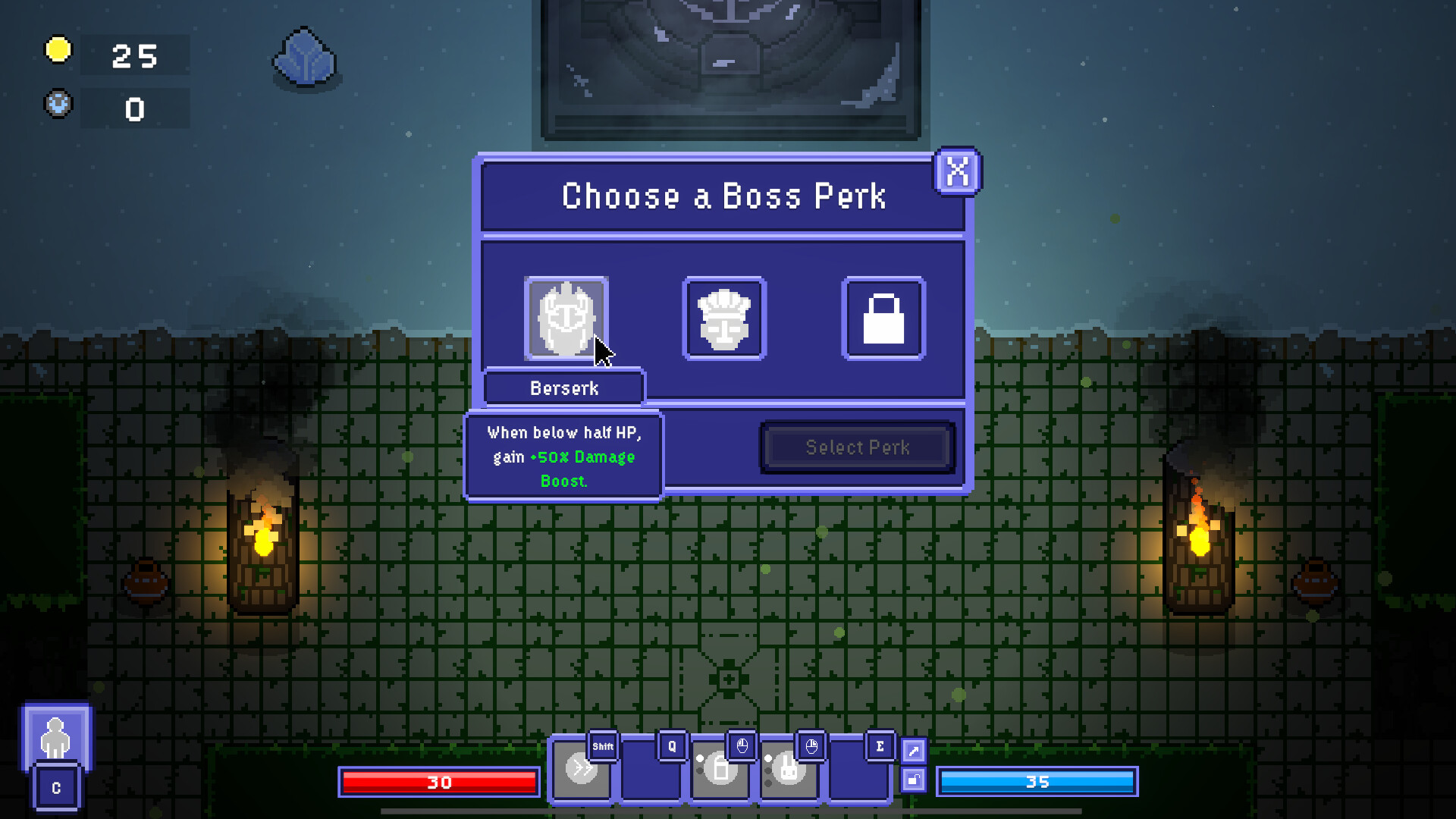Toggle the unlocked padlock icon beside the hotbar
Screen dimensions: 1456x819
point(913,780)
